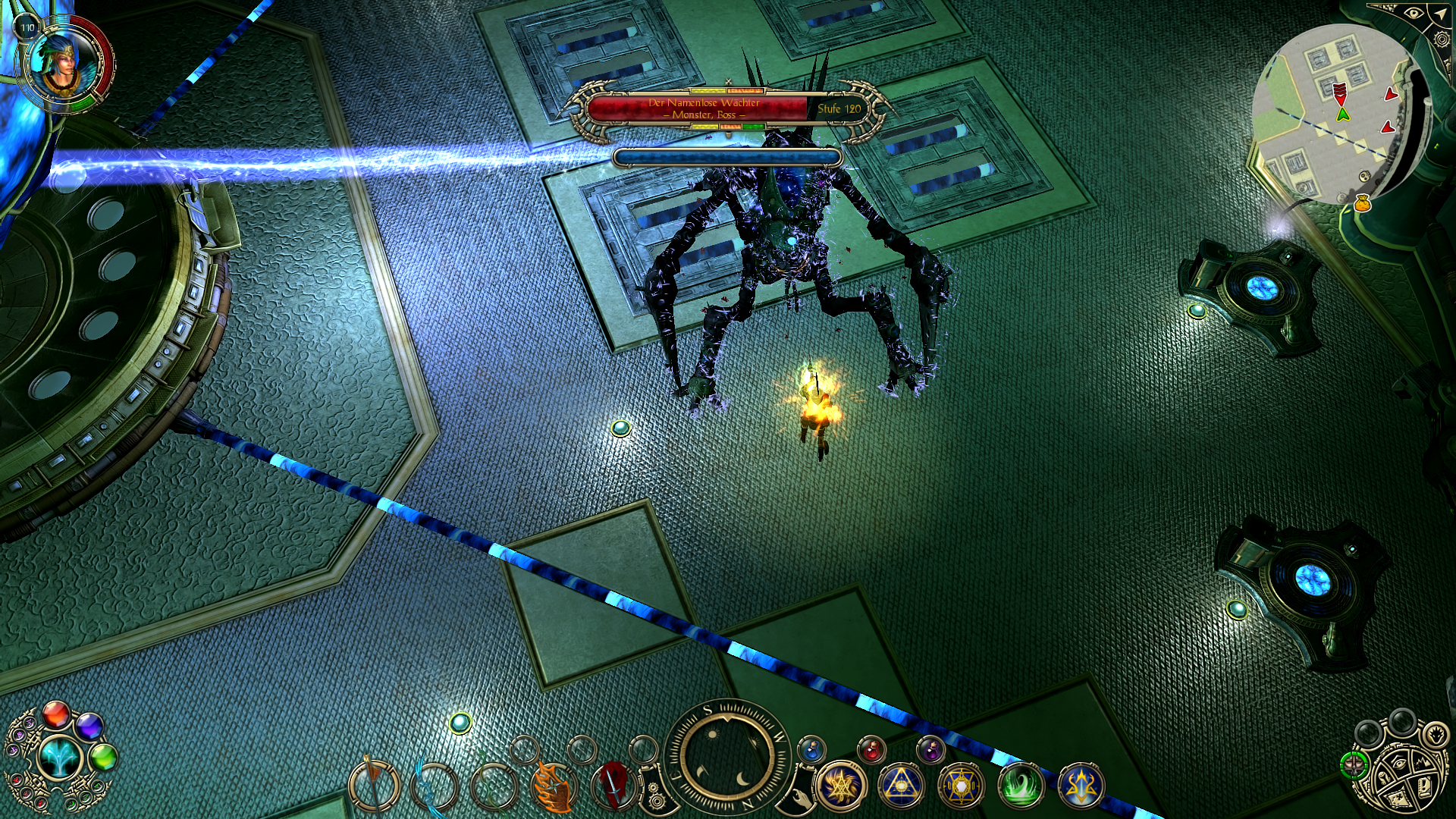This screenshot has width=1456, height=819.
Task: Select the arrow weapon slot
Action: [x=372, y=786]
